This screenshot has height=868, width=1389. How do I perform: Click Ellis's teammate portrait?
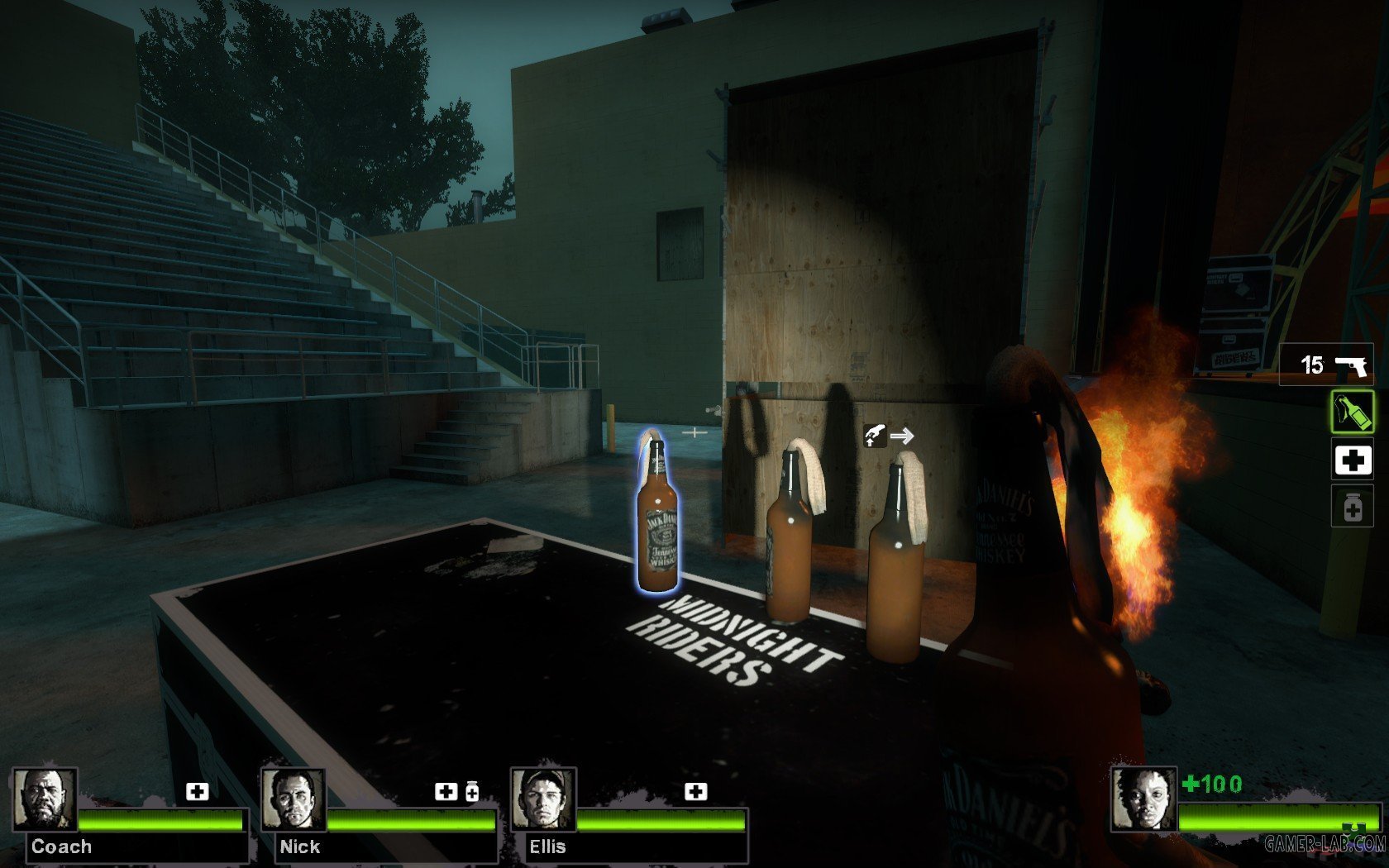543,799
